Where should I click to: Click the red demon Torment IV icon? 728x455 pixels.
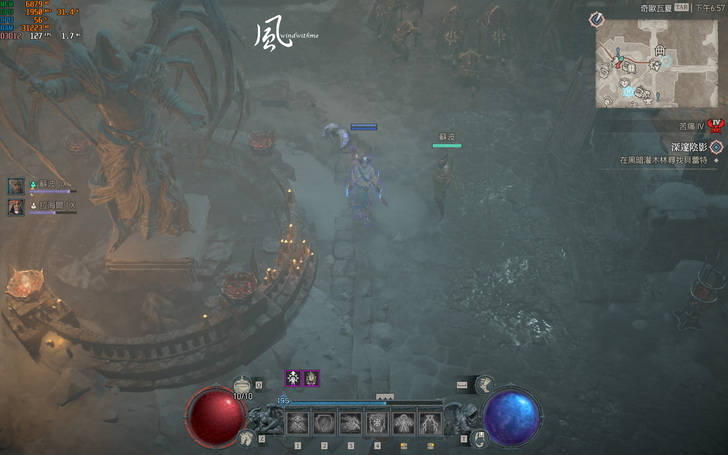click(715, 126)
